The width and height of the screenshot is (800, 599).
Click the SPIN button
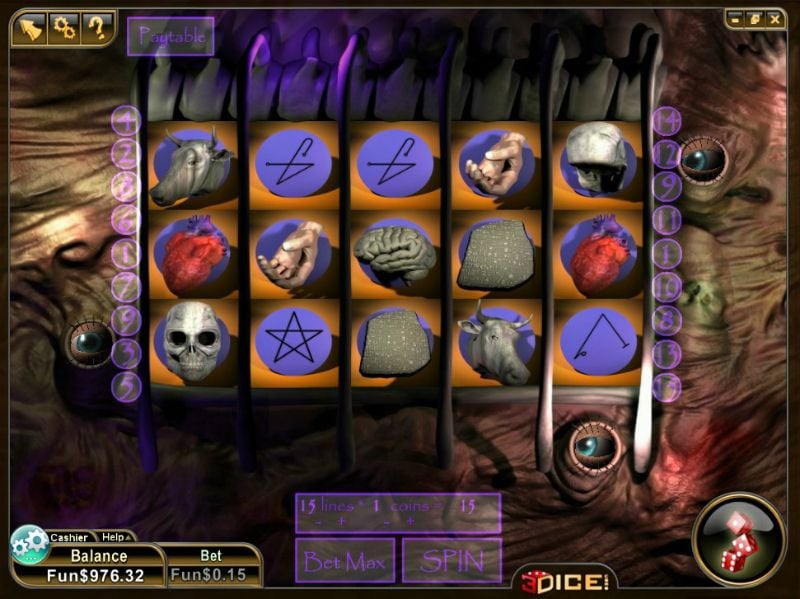[452, 561]
